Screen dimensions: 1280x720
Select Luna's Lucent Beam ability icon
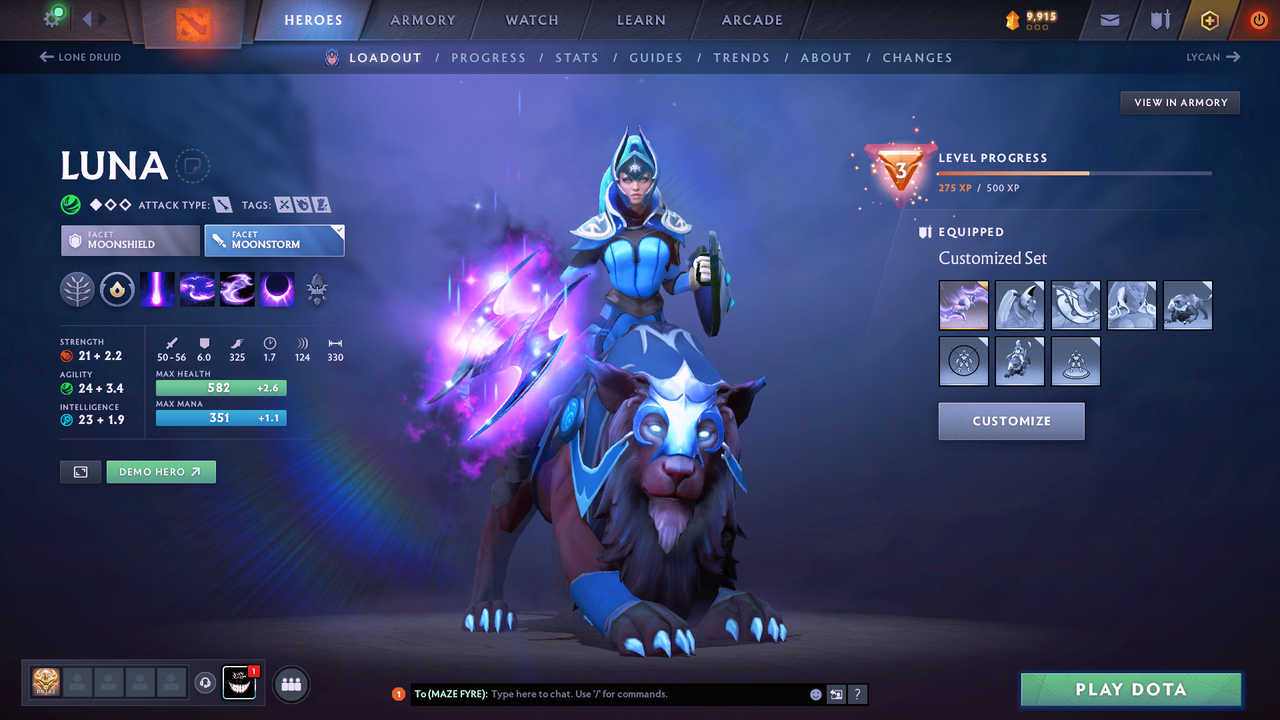[x=157, y=289]
